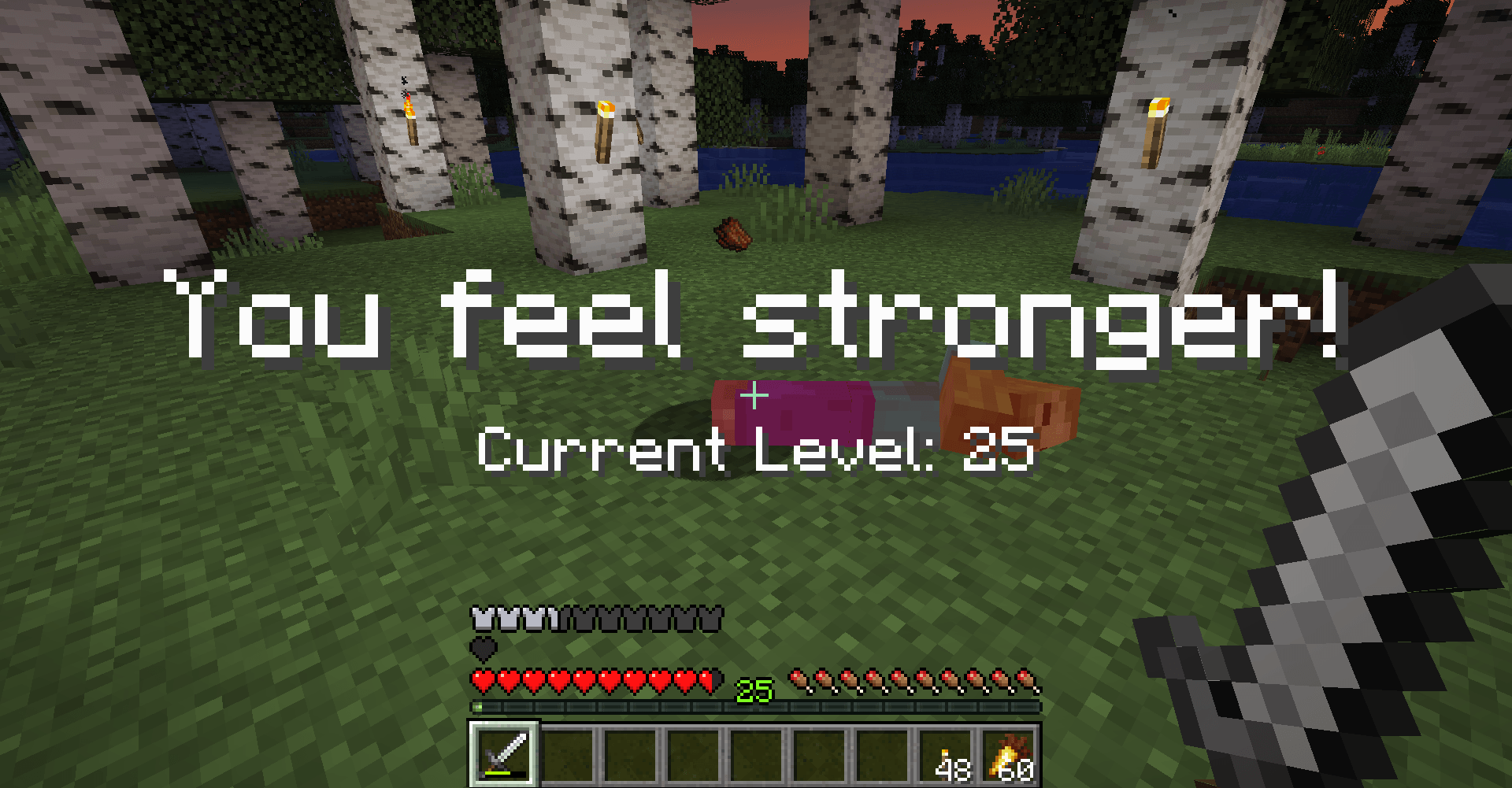Select the iron sword in the first hotbar slot

tap(502, 755)
